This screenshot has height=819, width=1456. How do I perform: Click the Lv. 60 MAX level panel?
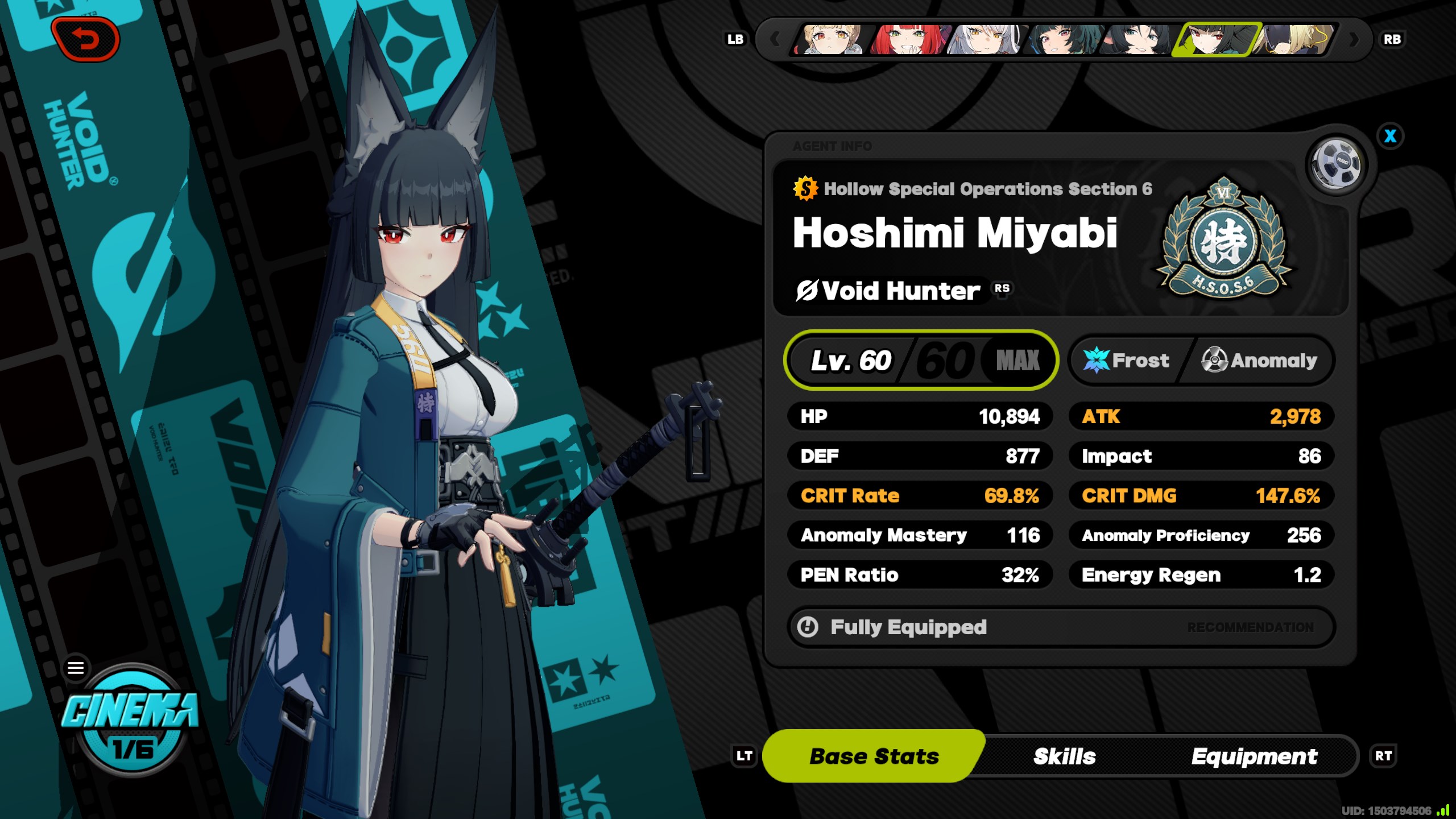[x=921, y=360]
